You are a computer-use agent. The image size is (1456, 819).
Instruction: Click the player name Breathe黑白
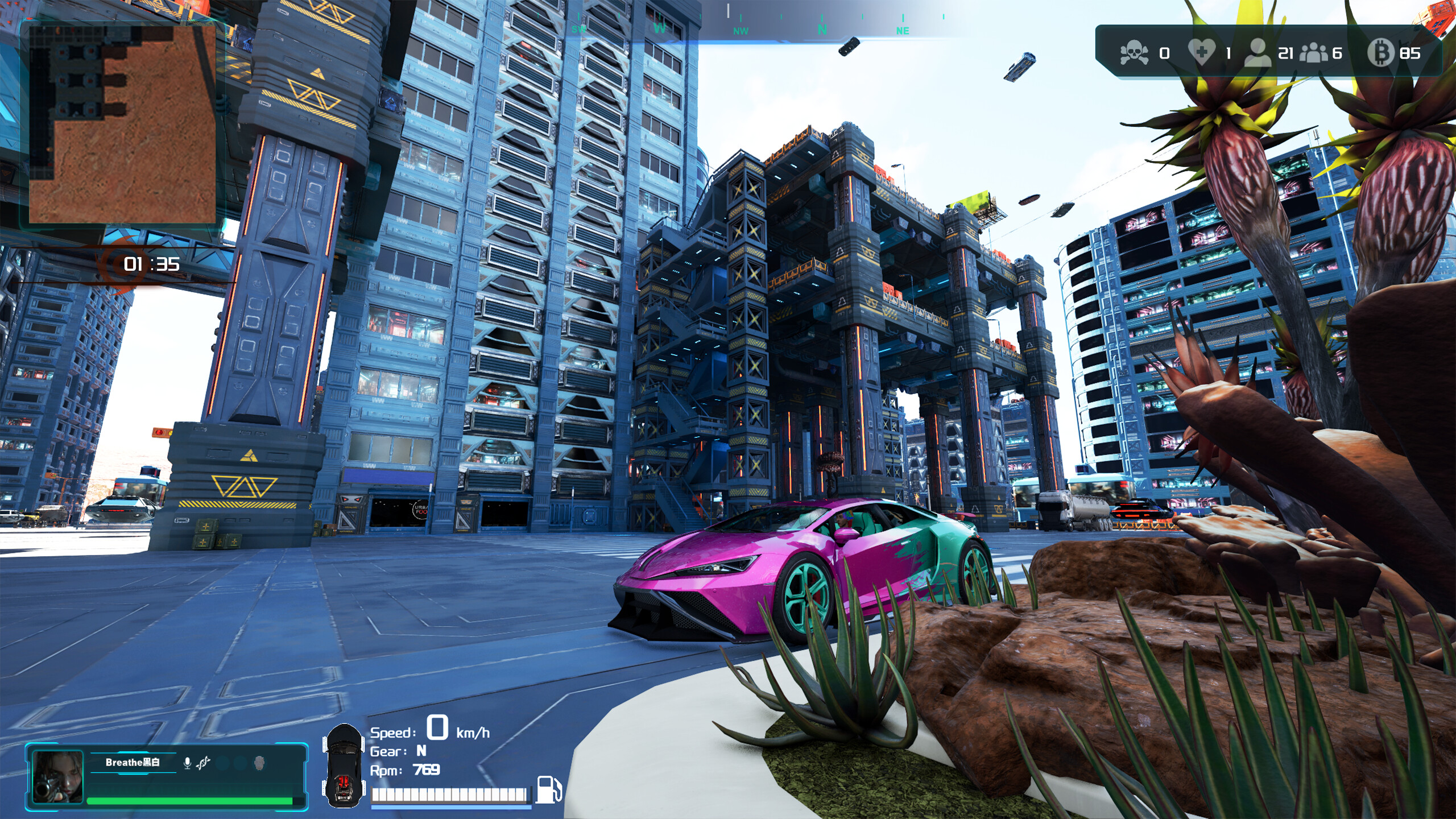[x=133, y=761]
